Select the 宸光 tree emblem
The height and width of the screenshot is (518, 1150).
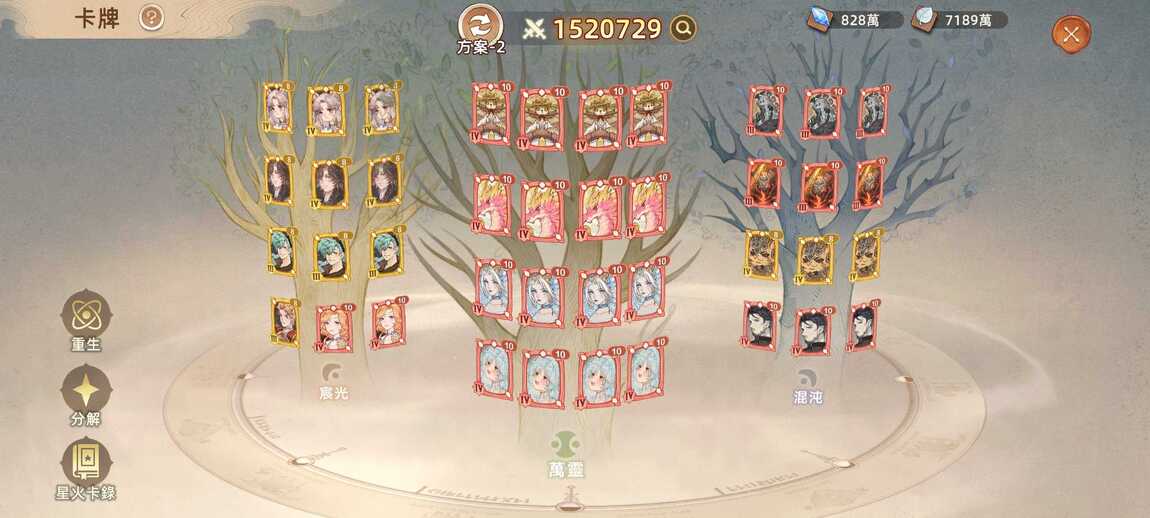click(x=332, y=375)
